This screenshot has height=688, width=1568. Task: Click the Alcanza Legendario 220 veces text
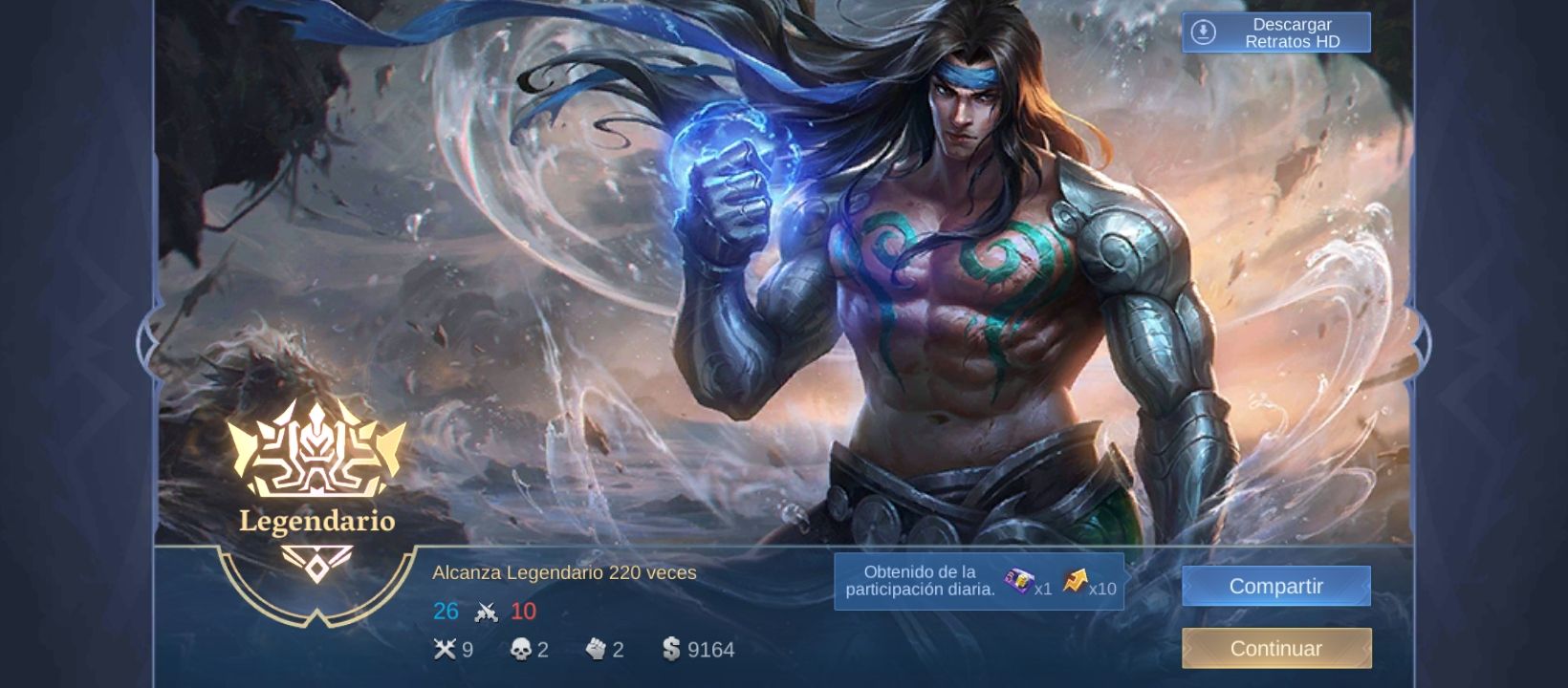(x=564, y=572)
